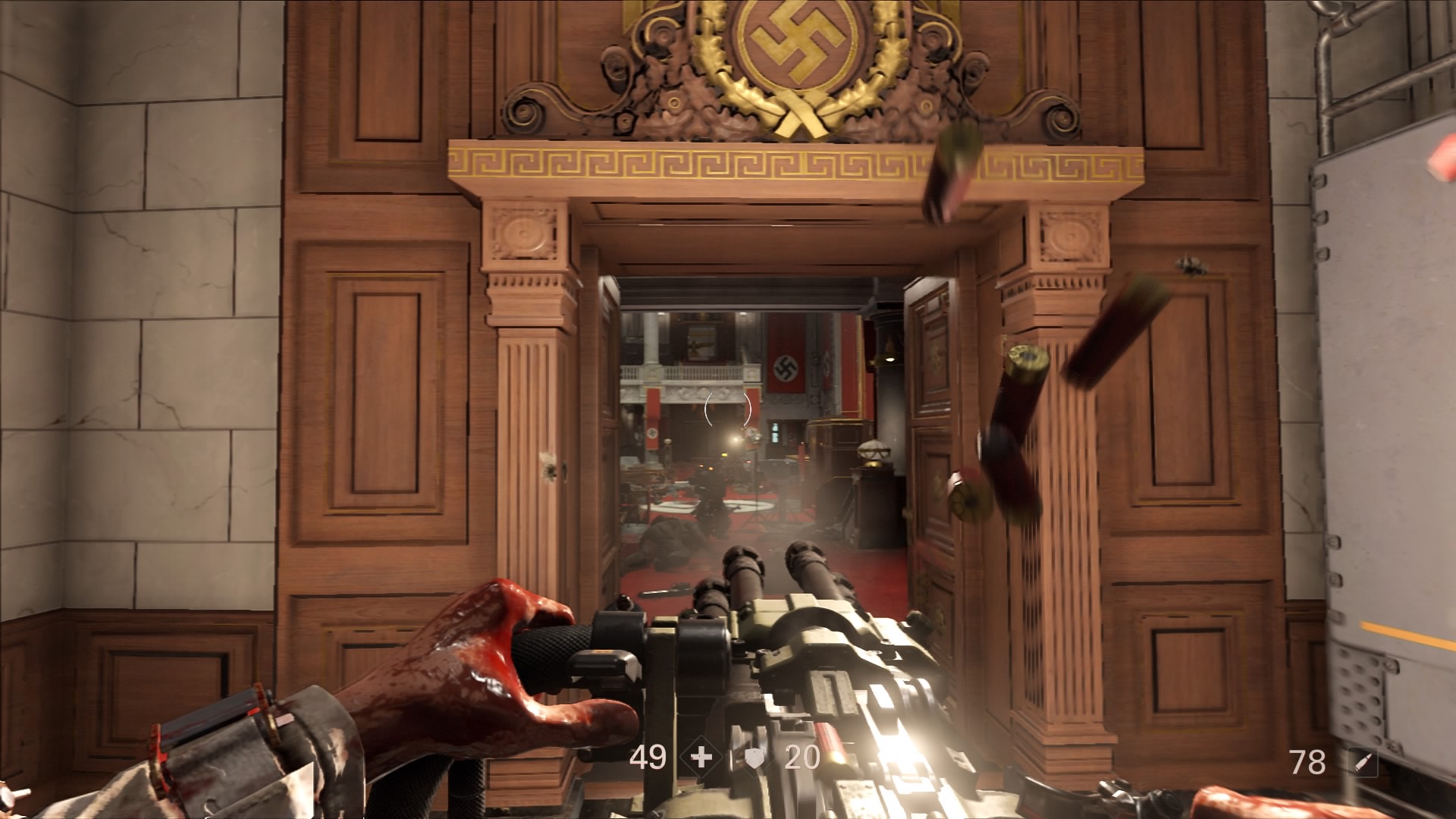Select the armor shield icon
1456x819 pixels.
[755, 758]
